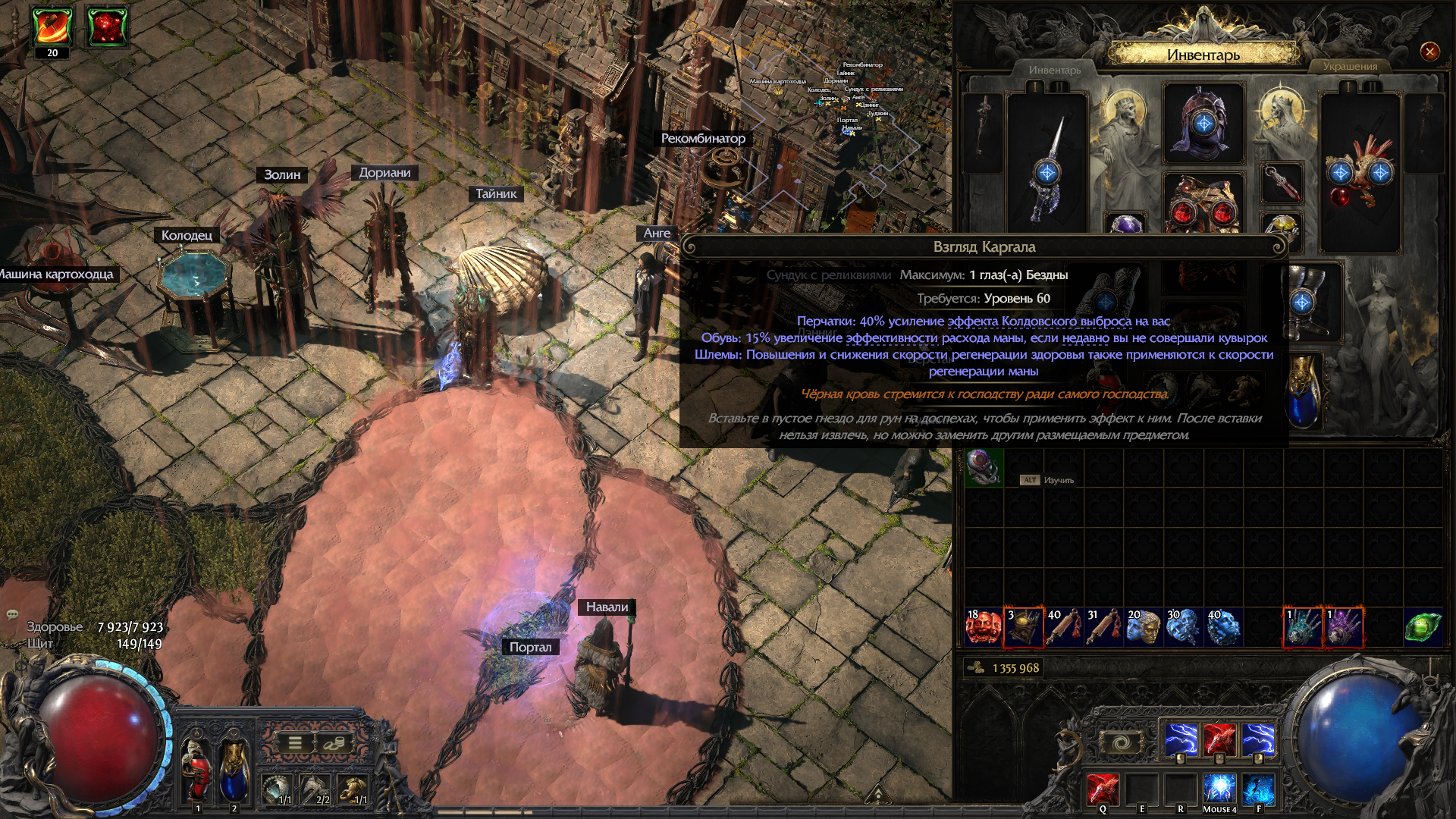The image size is (1456, 819).
Task: Select the abyss eye item in inventory
Action: [984, 466]
